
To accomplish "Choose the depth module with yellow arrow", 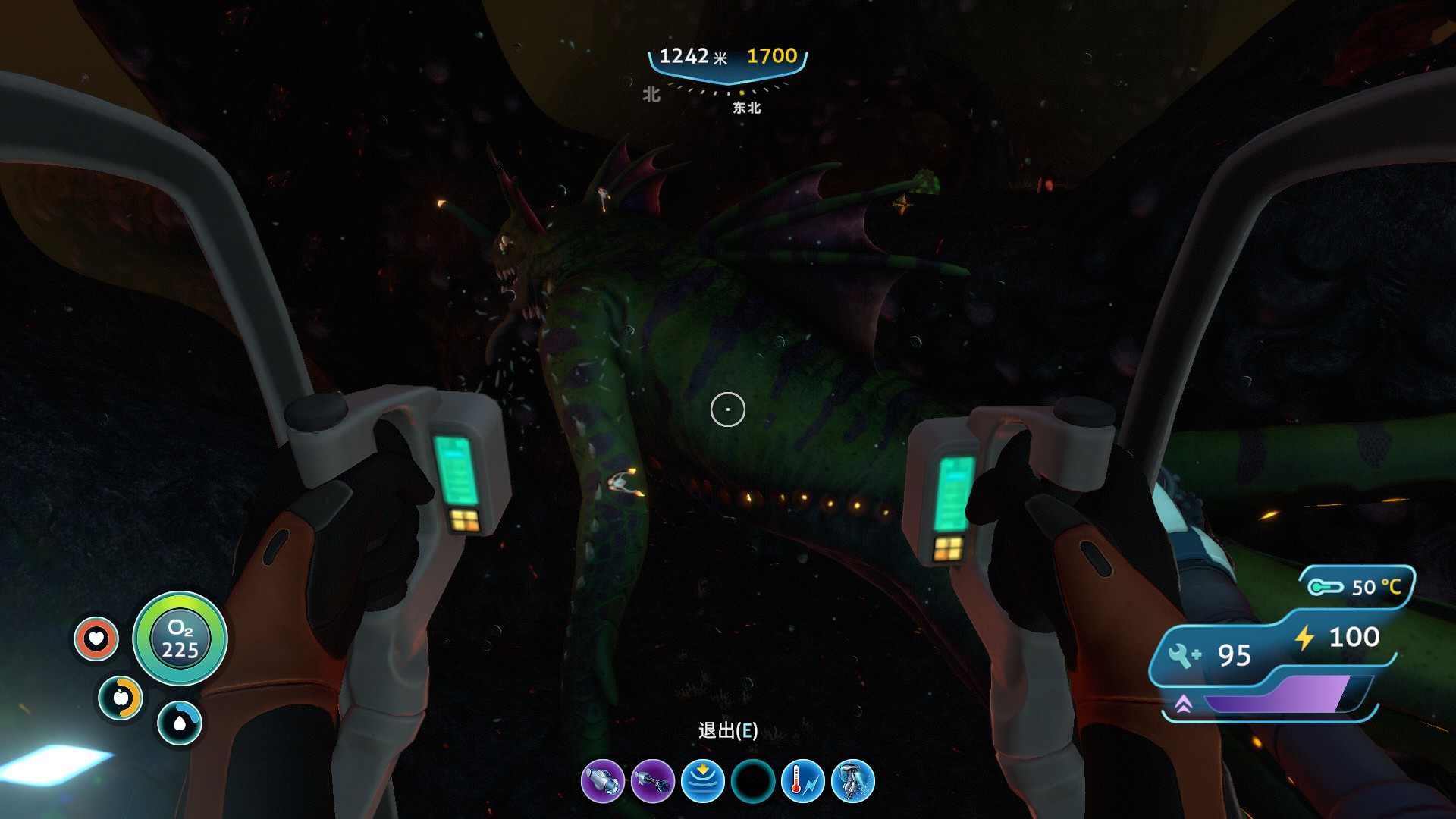I will [703, 781].
